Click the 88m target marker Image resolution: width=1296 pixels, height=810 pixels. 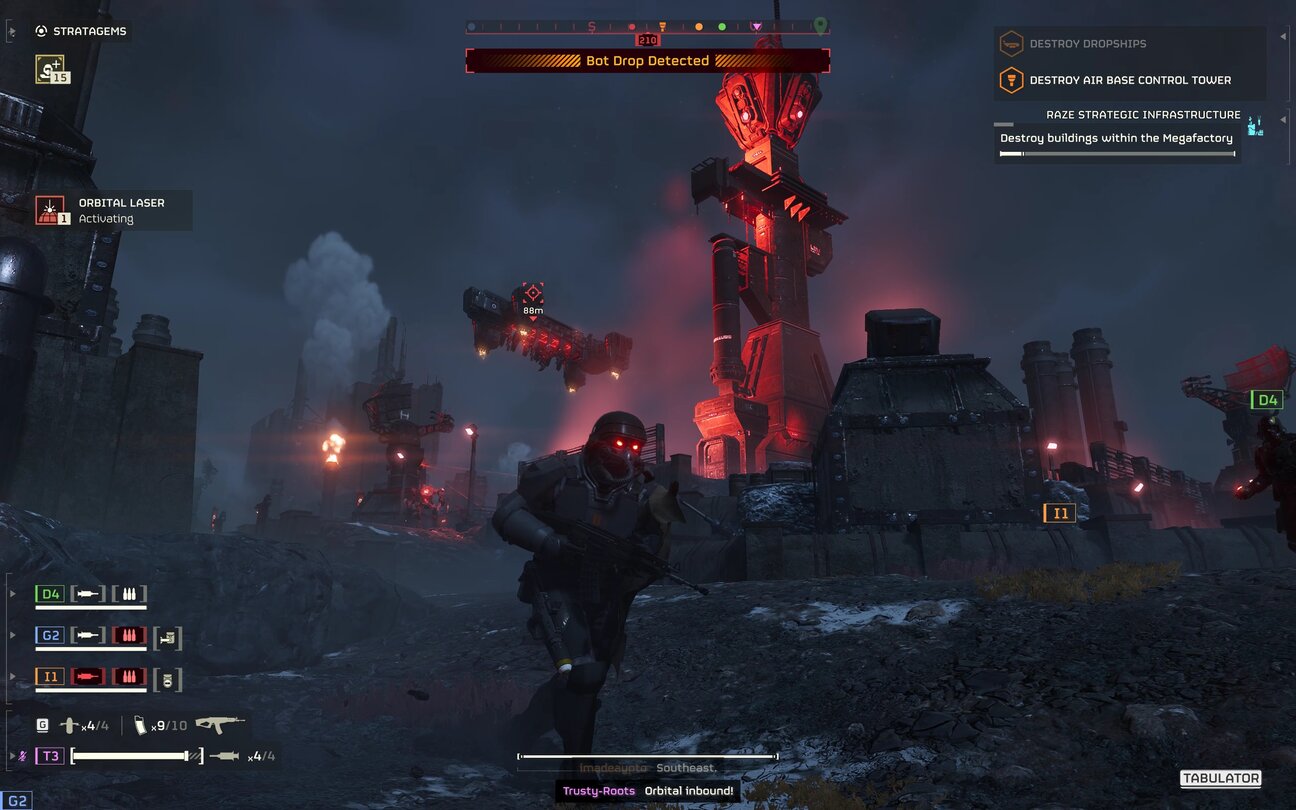(x=533, y=294)
